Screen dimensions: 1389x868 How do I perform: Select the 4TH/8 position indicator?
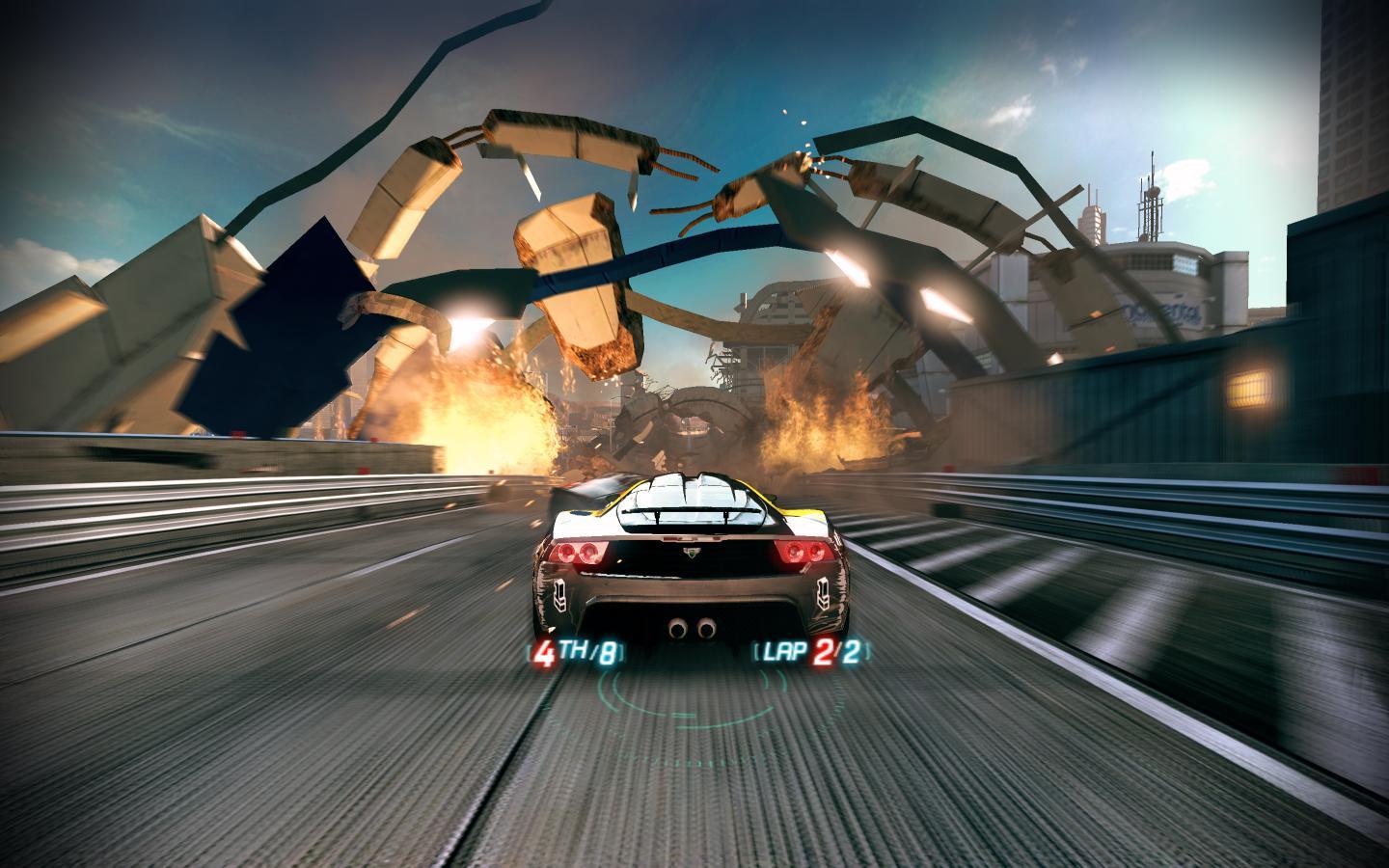[576, 652]
